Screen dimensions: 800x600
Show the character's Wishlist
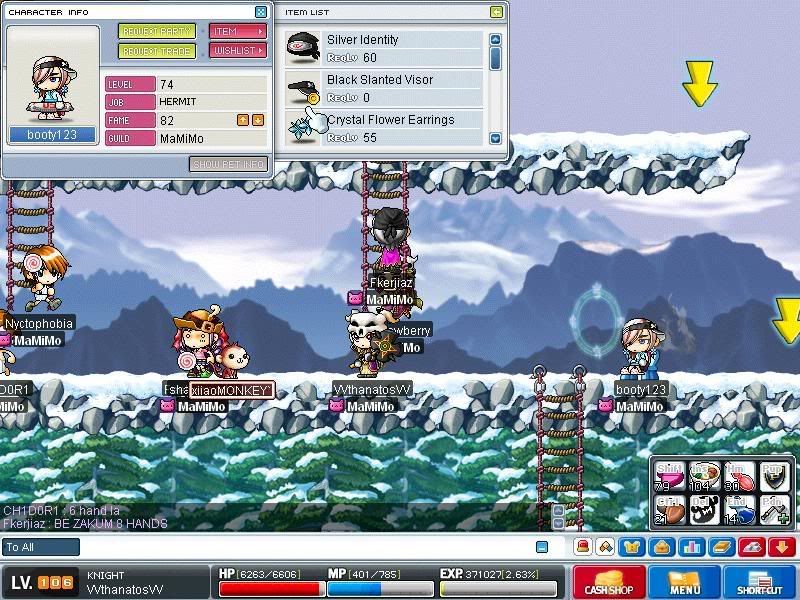click(x=238, y=51)
